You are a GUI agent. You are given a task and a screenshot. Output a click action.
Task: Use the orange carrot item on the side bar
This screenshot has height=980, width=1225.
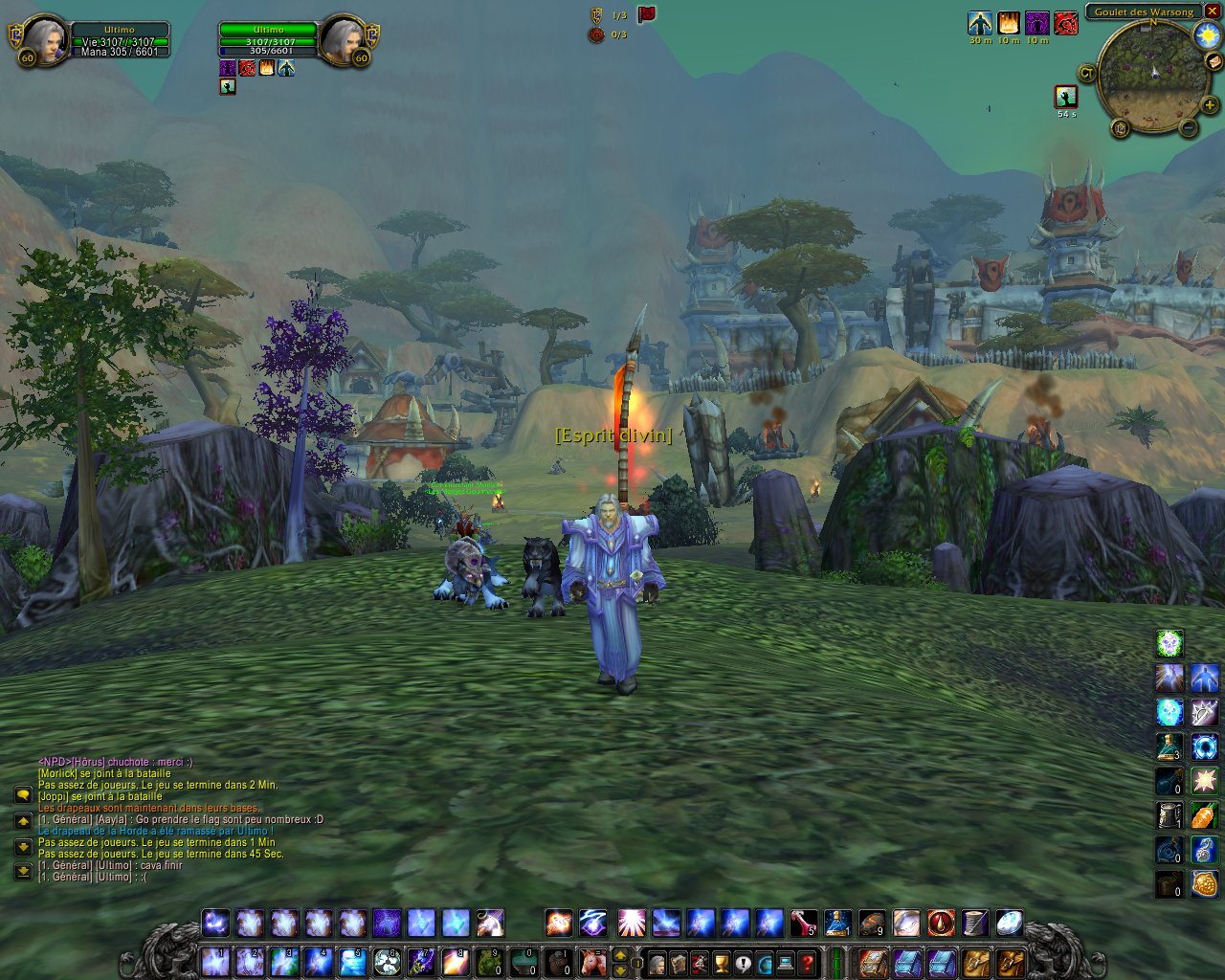pos(1204,815)
